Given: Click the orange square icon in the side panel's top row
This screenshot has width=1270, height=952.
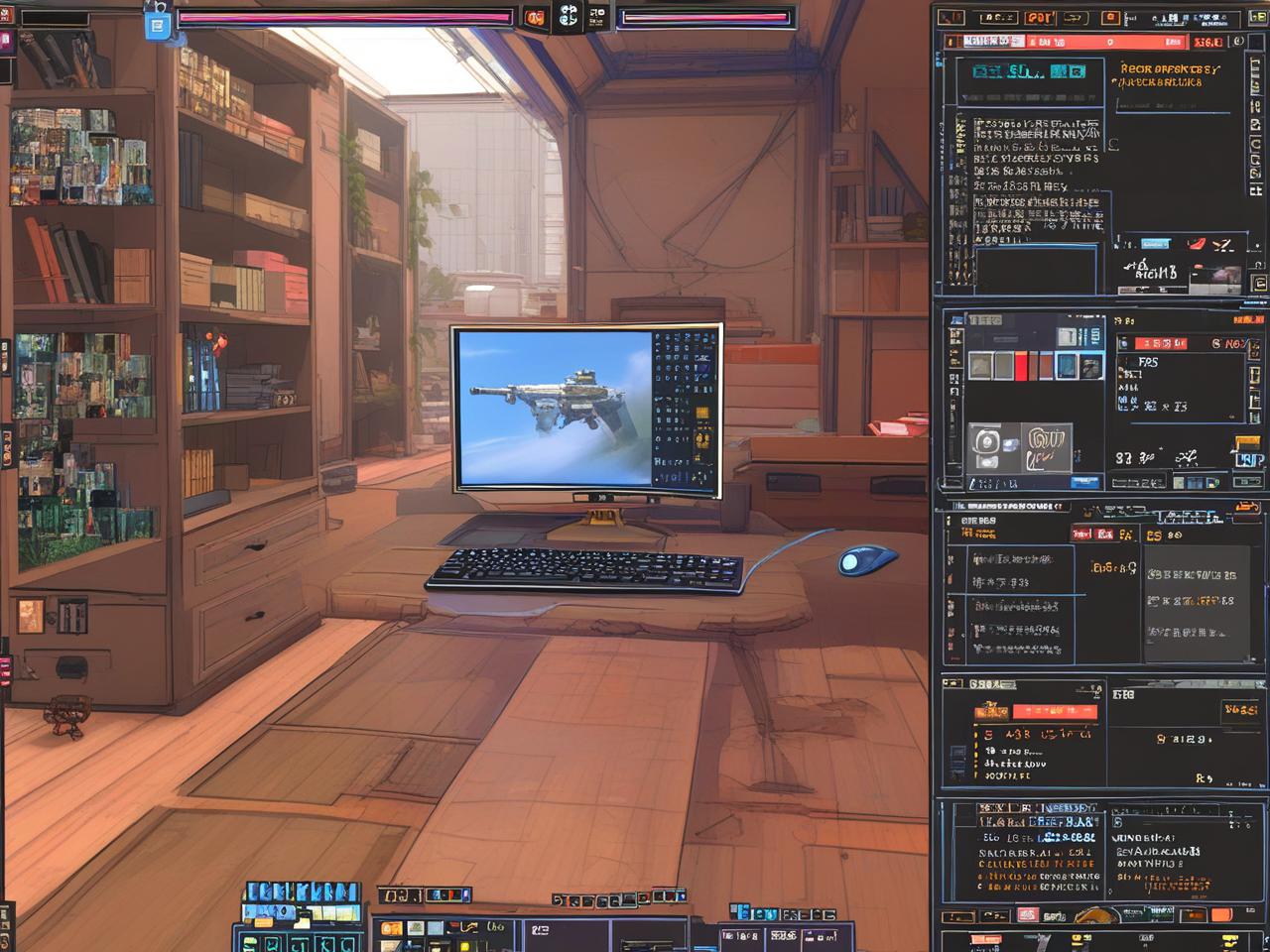Looking at the screenshot, I should [x=1111, y=18].
